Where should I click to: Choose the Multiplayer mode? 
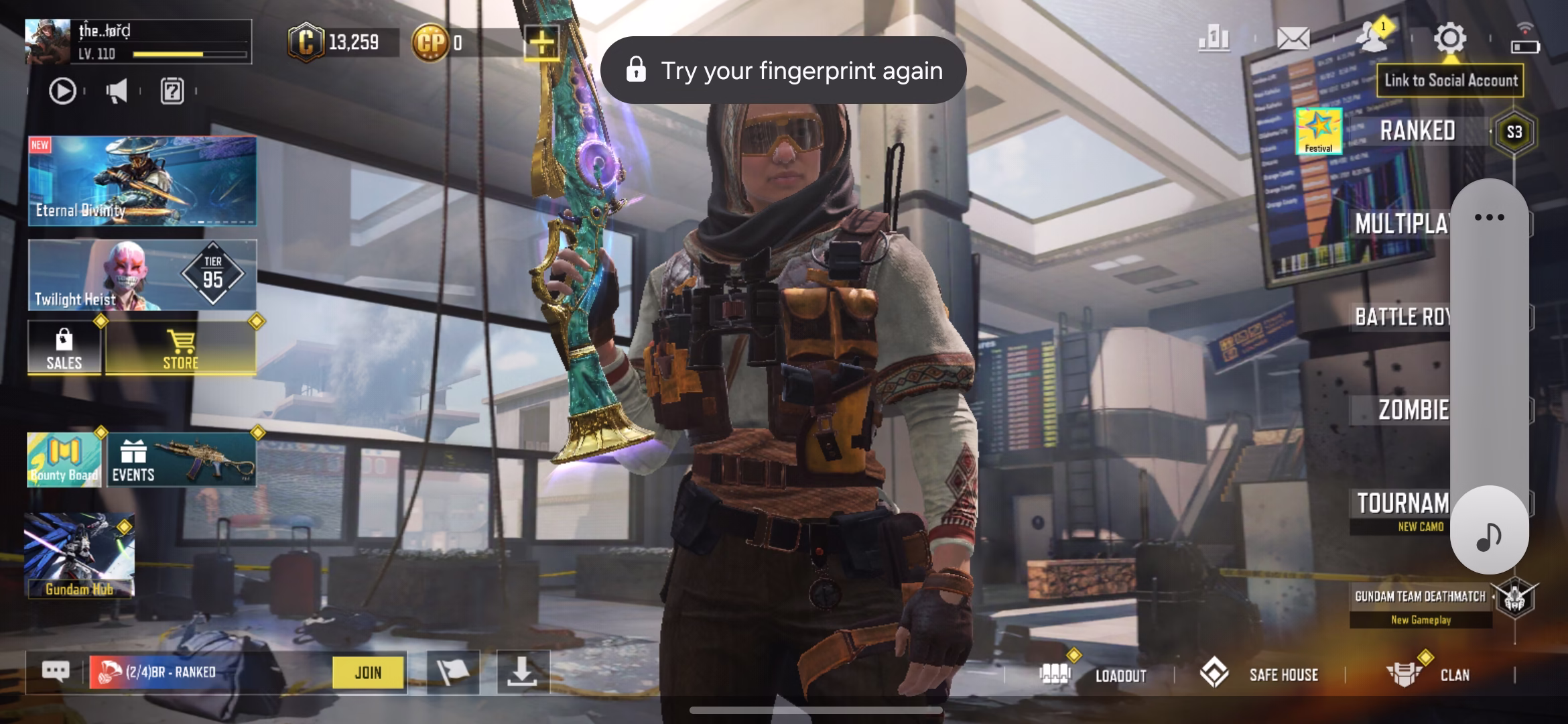[1402, 224]
